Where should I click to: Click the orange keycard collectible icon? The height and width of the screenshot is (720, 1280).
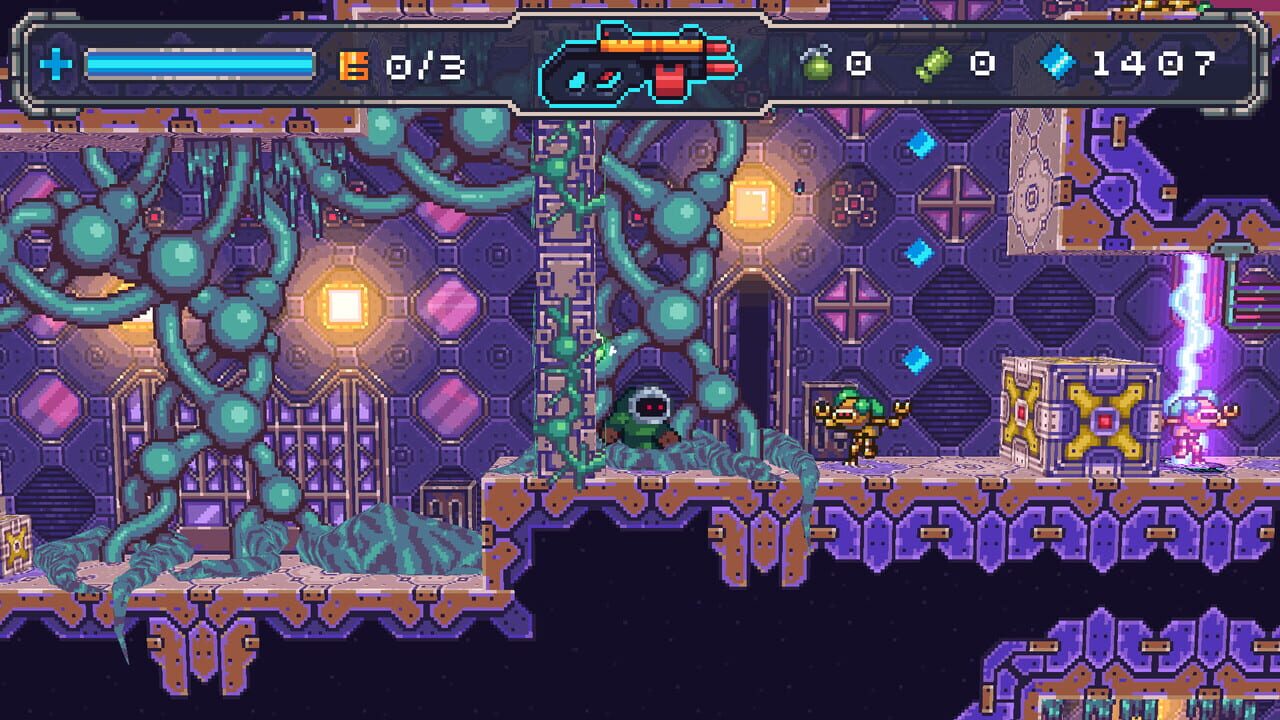tap(354, 66)
